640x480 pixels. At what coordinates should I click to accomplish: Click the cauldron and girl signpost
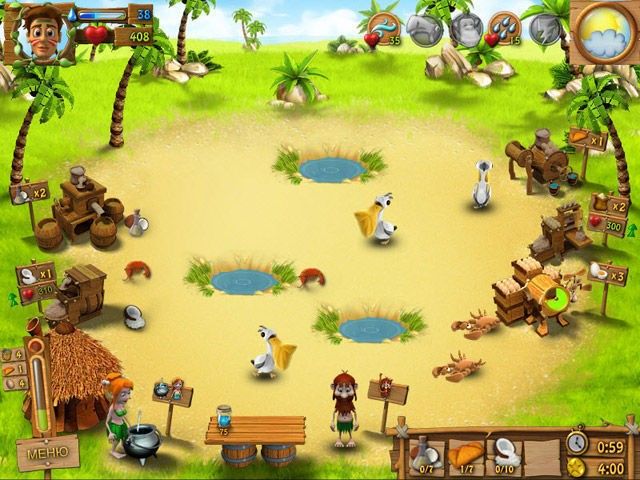171,391
